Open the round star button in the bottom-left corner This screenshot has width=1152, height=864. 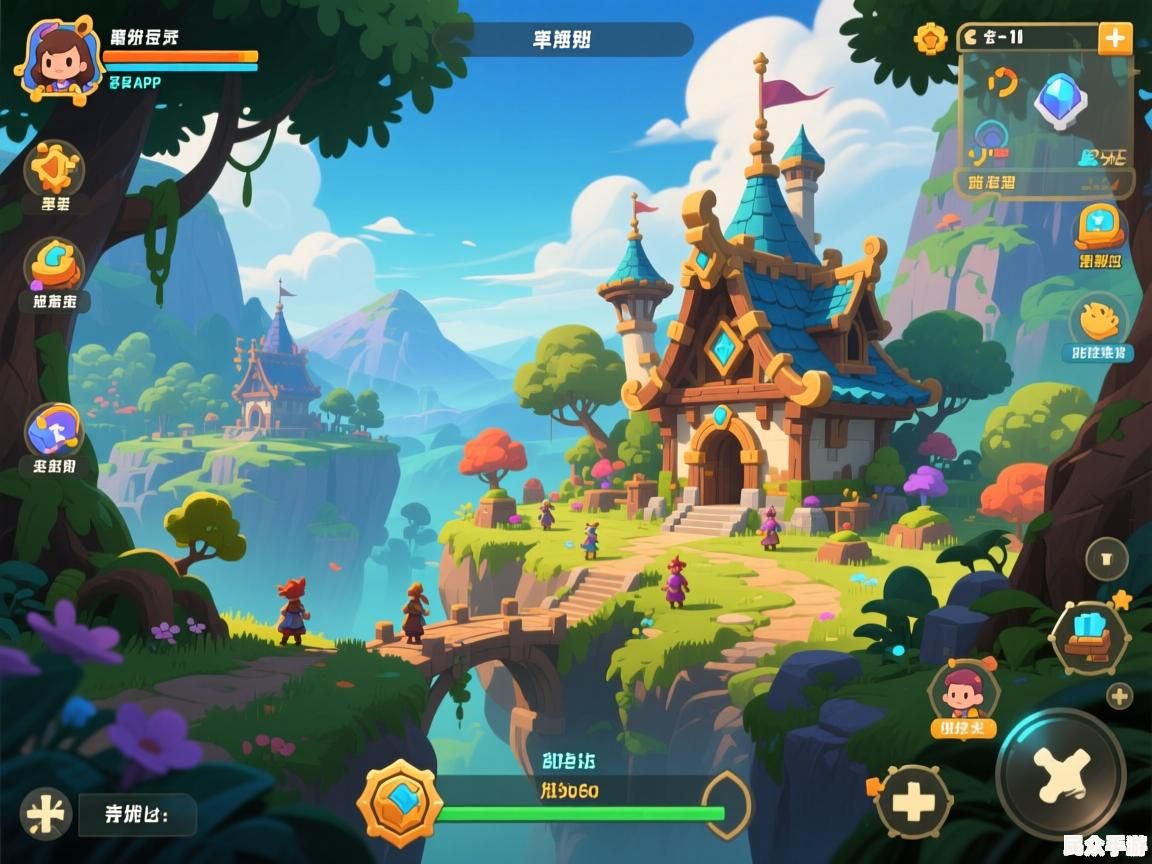(x=46, y=813)
